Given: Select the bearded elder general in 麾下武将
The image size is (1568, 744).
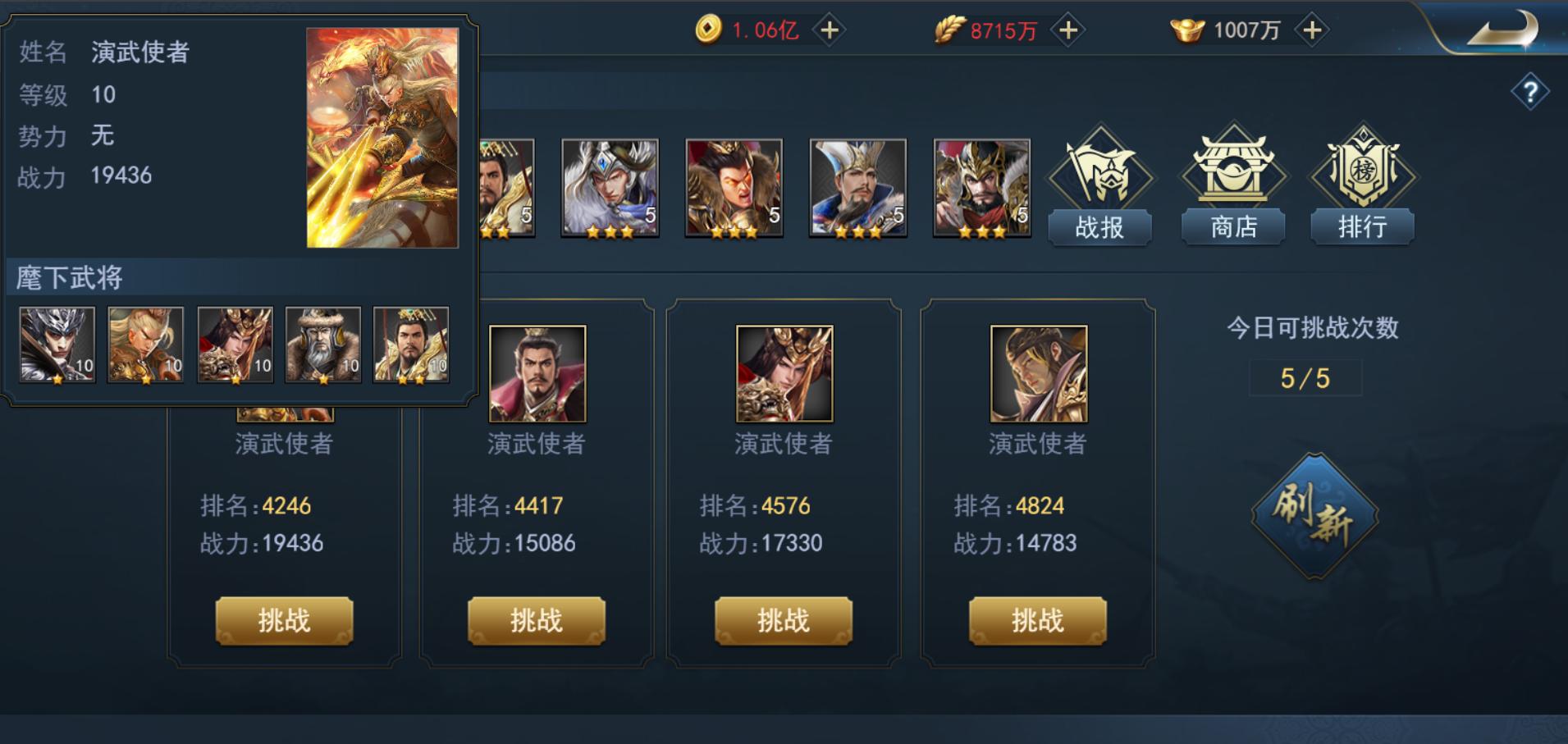Looking at the screenshot, I should pyautogui.click(x=322, y=345).
